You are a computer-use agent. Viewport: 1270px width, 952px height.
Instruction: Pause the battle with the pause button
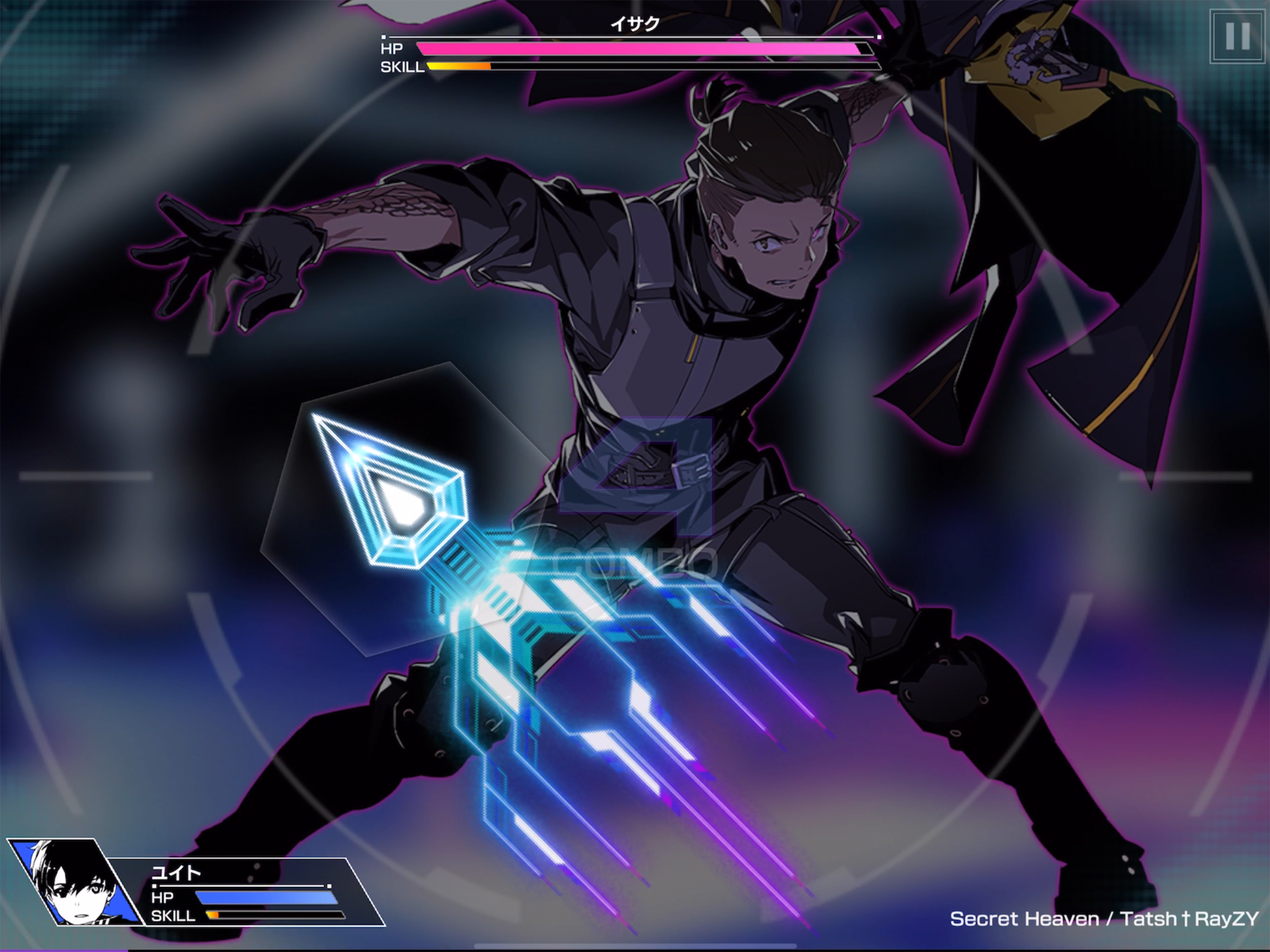click(1237, 36)
